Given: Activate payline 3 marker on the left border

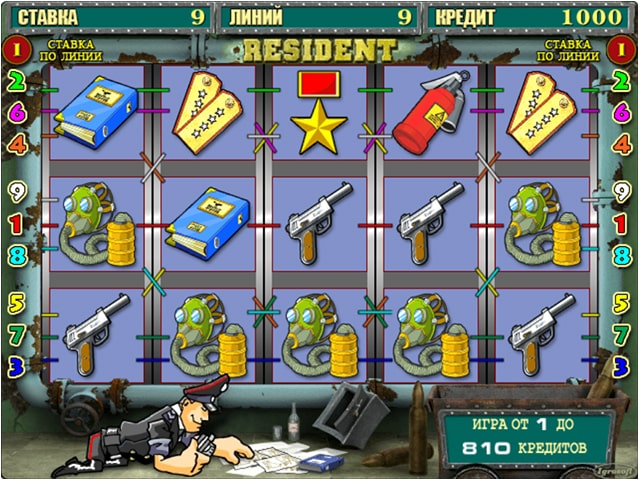Looking at the screenshot, I should coord(15,366).
